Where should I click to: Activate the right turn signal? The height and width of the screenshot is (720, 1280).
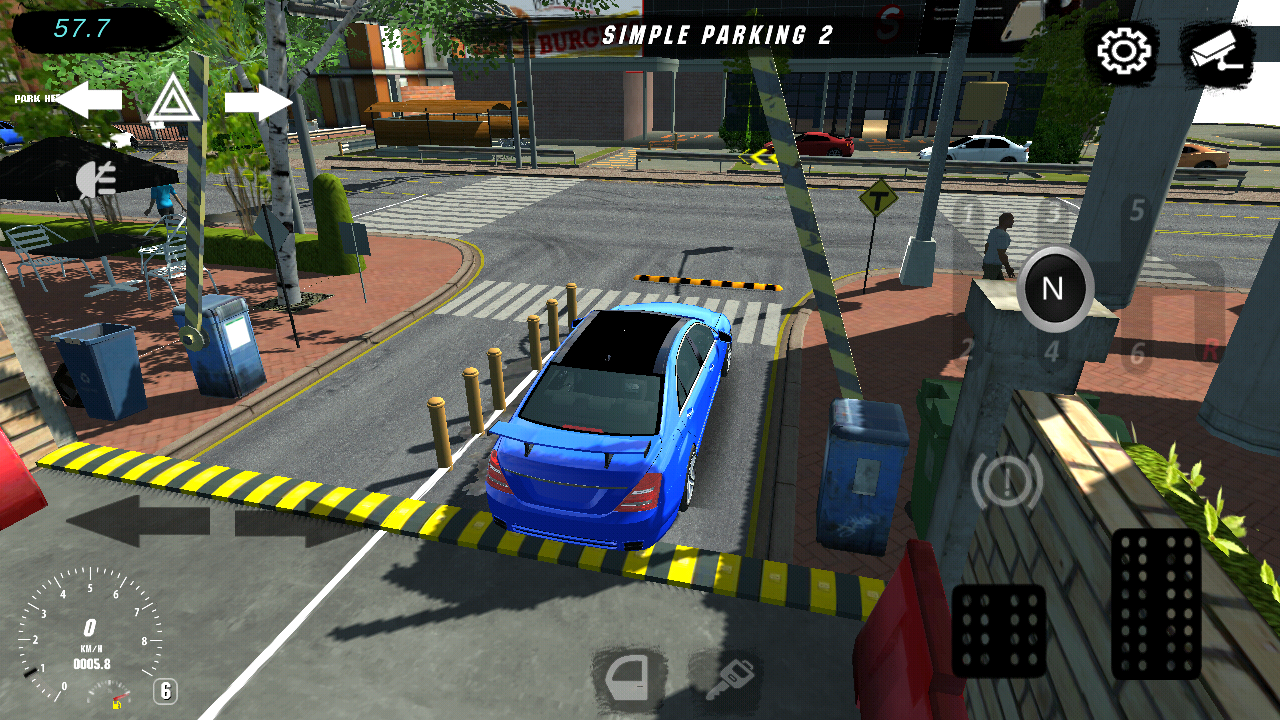point(257,102)
